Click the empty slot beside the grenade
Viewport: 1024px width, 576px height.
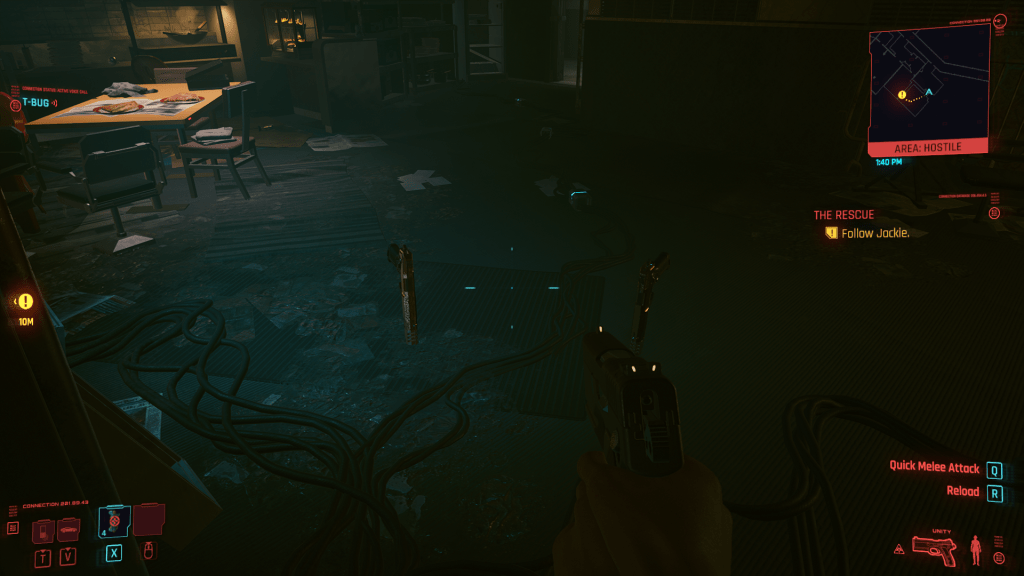point(149,519)
